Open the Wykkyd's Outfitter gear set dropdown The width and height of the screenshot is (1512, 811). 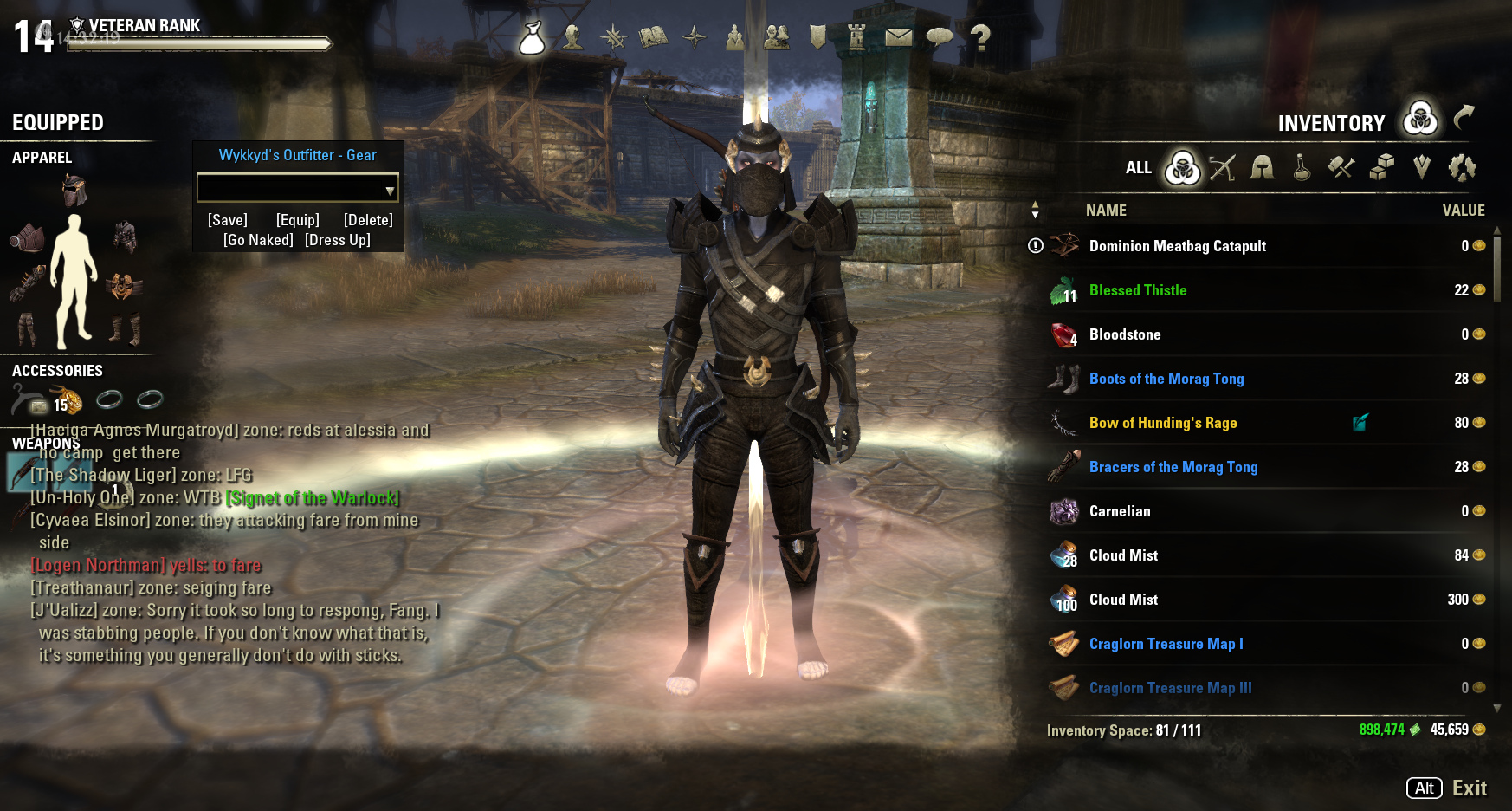(x=389, y=189)
